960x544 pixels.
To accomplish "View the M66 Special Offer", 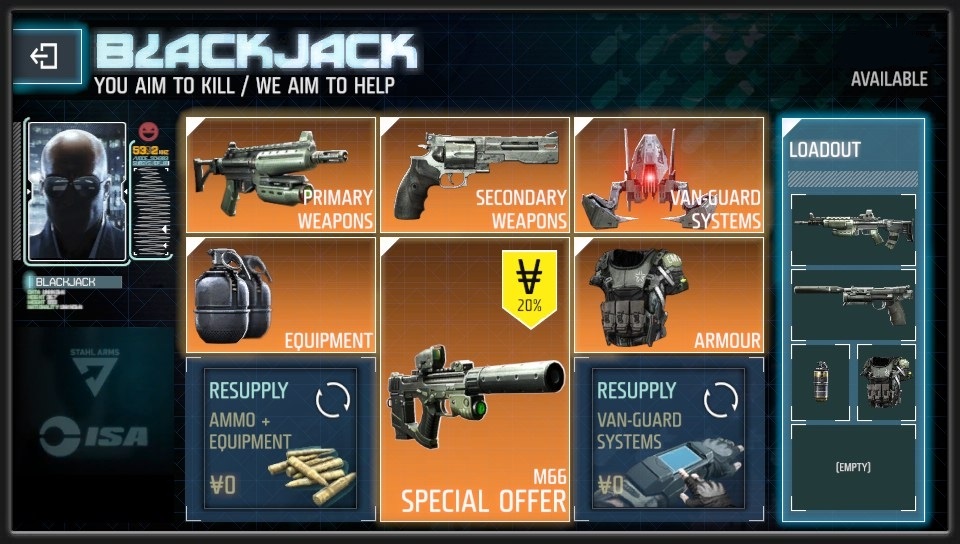I will coord(475,380).
